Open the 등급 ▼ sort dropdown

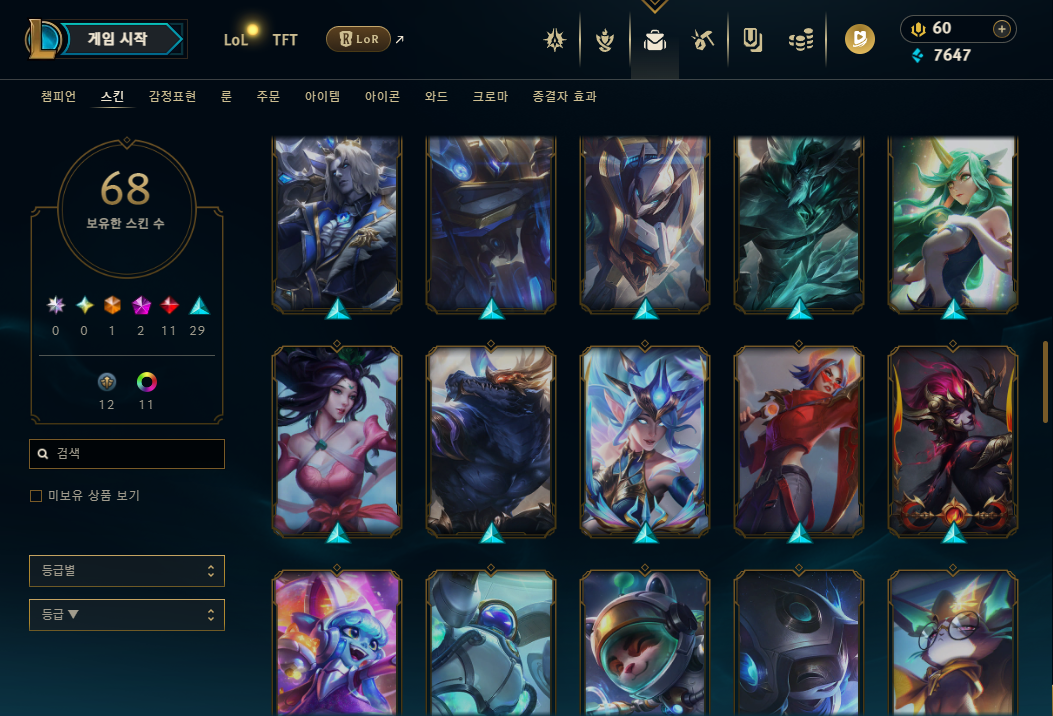(x=127, y=615)
